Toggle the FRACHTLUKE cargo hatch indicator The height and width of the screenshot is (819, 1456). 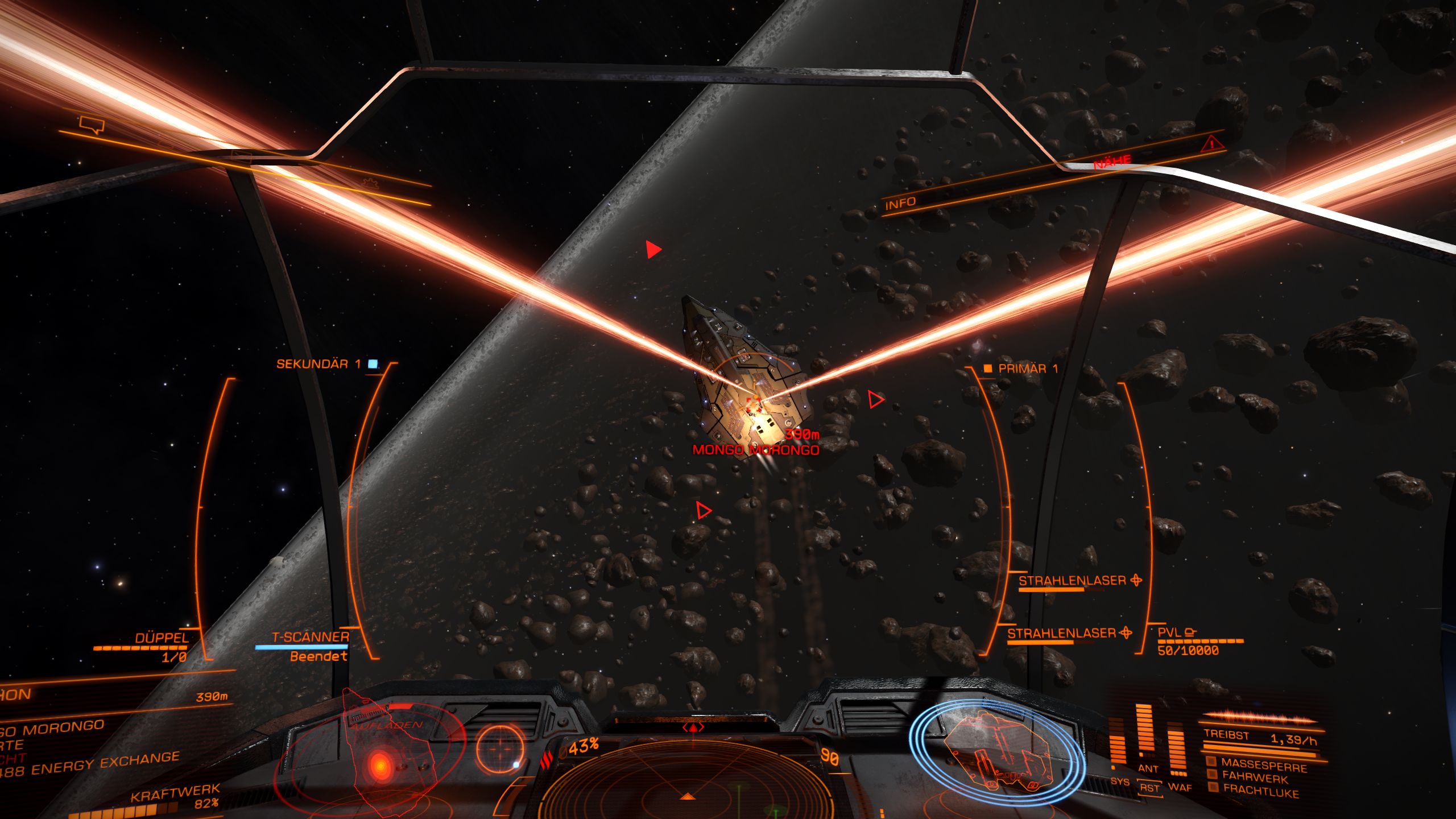pos(1260,791)
